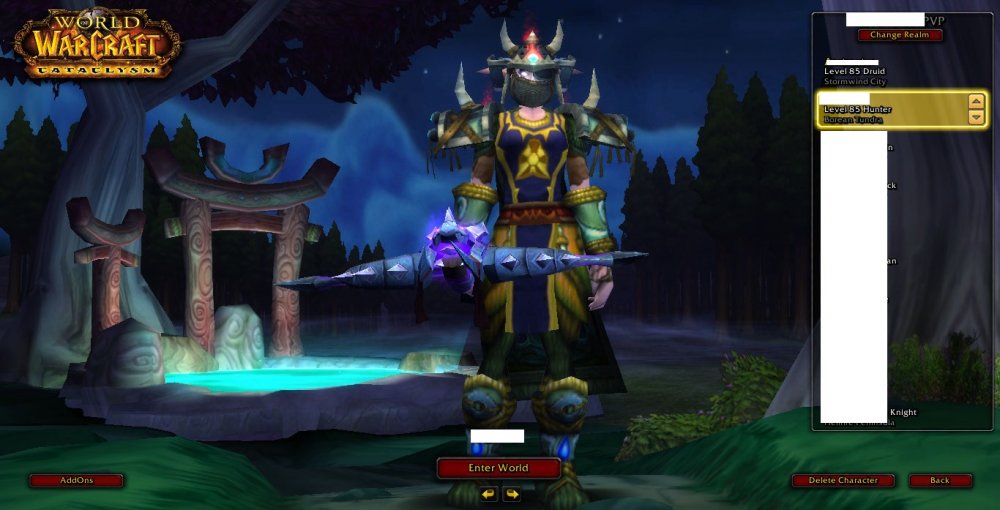Choose Delete Character

coord(843,480)
